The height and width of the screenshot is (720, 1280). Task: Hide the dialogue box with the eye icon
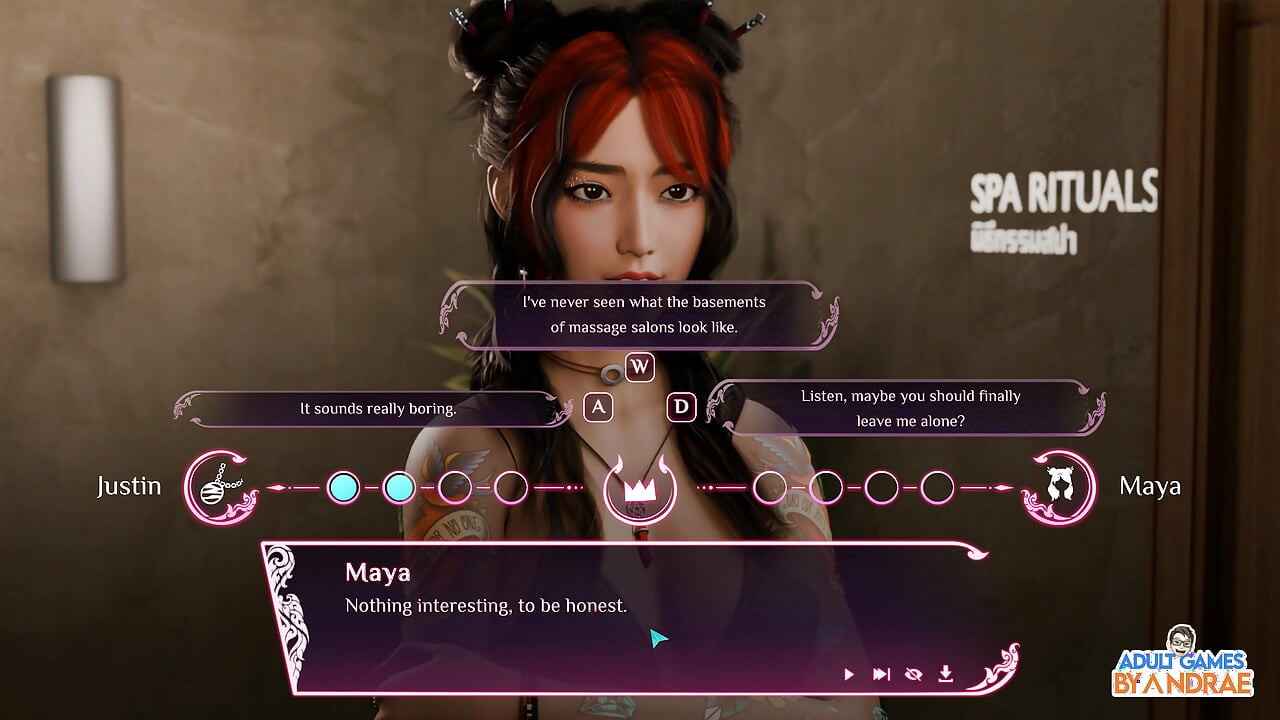(913, 674)
